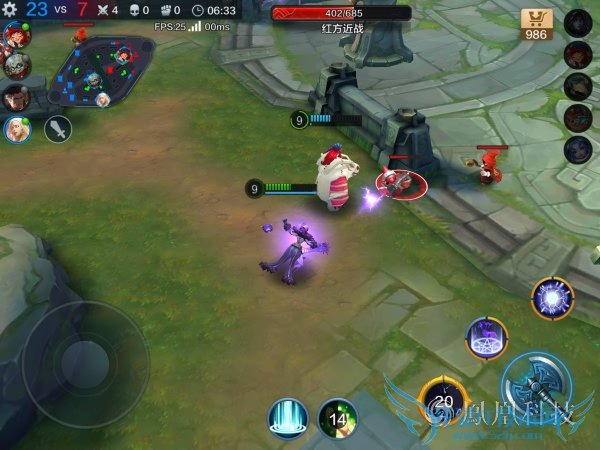Open the settings gear menu
The image size is (600, 450).
(9, 9)
